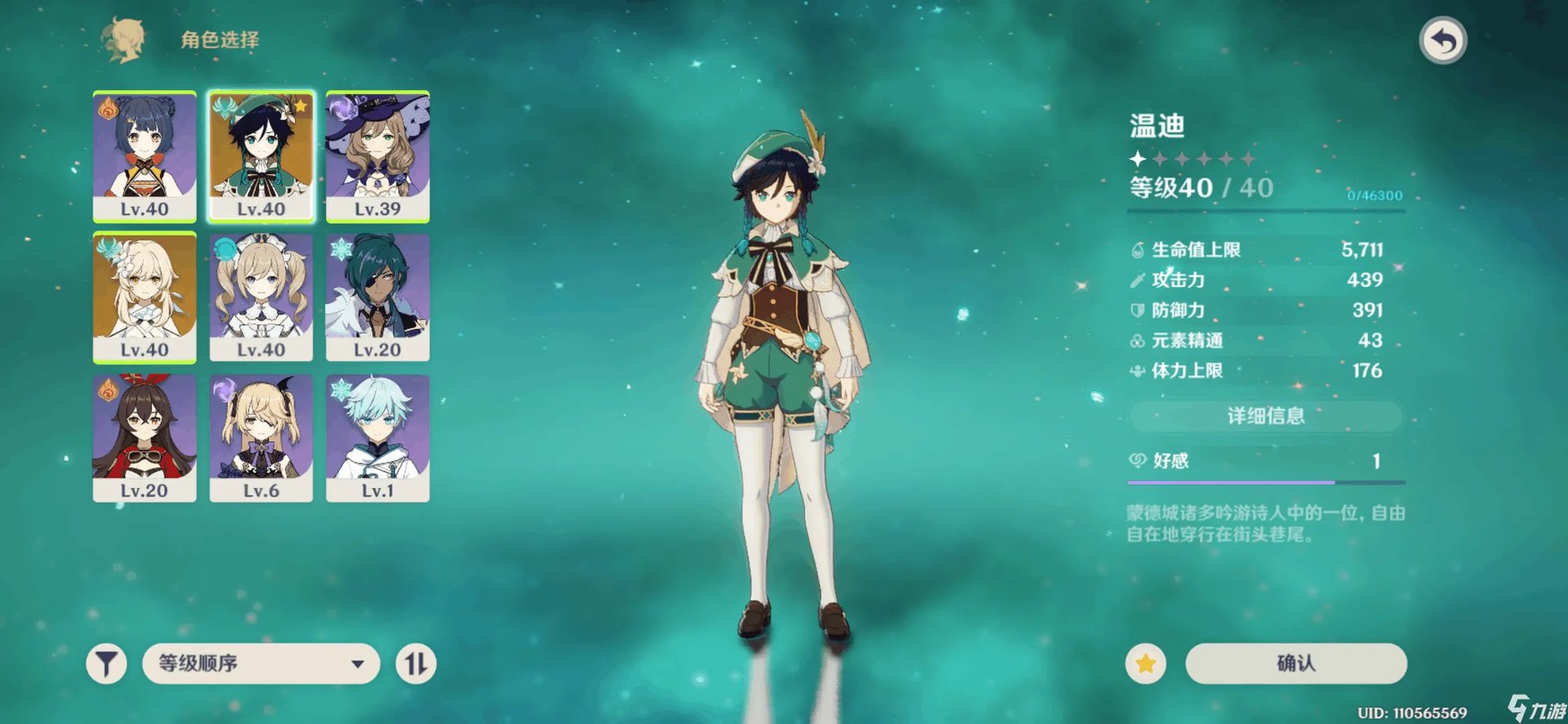Screen dimensions: 1568x724
Task: Select Xiangling's character portrait
Action: [145, 155]
